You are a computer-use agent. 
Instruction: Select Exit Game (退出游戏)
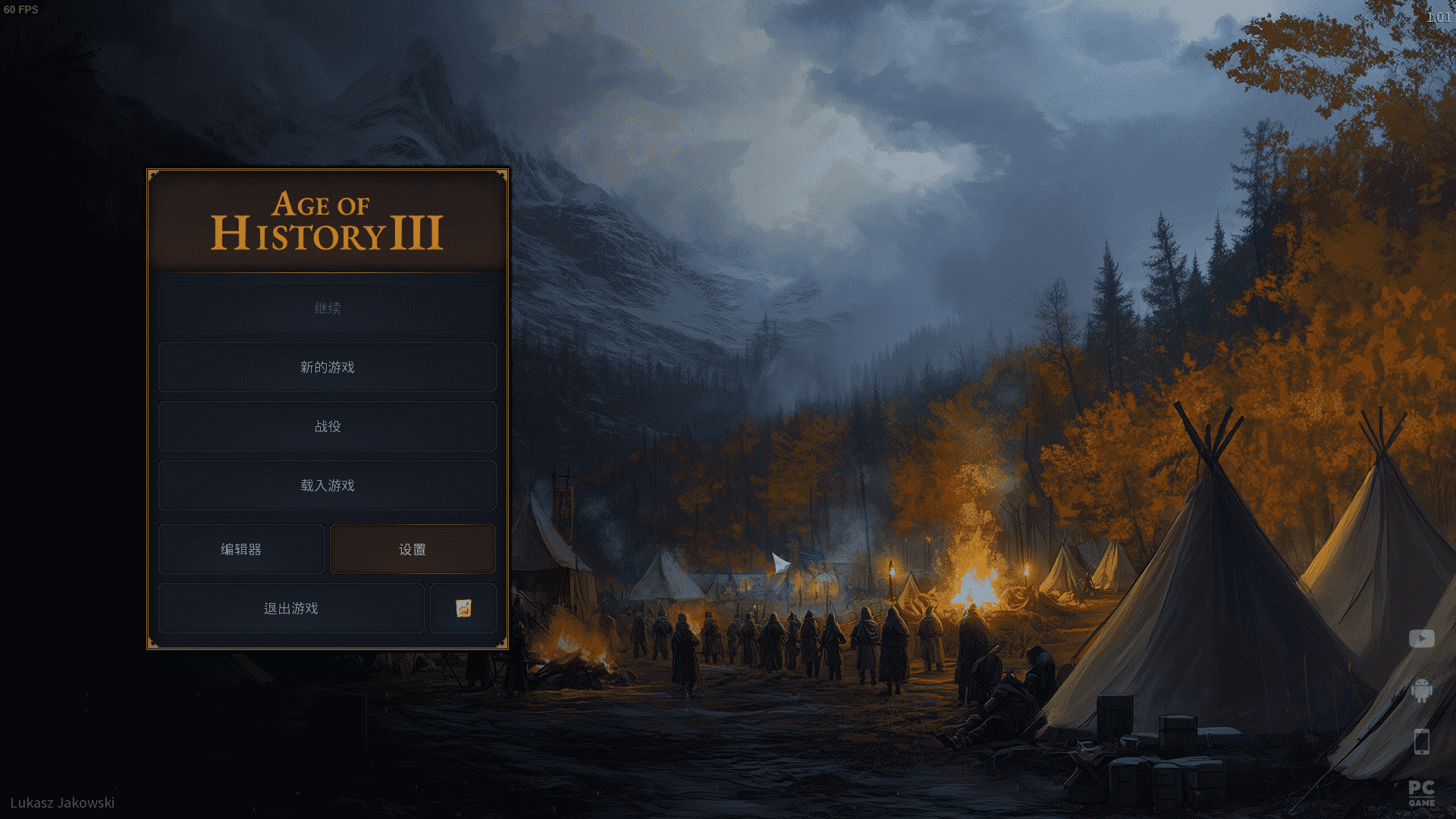click(x=291, y=608)
